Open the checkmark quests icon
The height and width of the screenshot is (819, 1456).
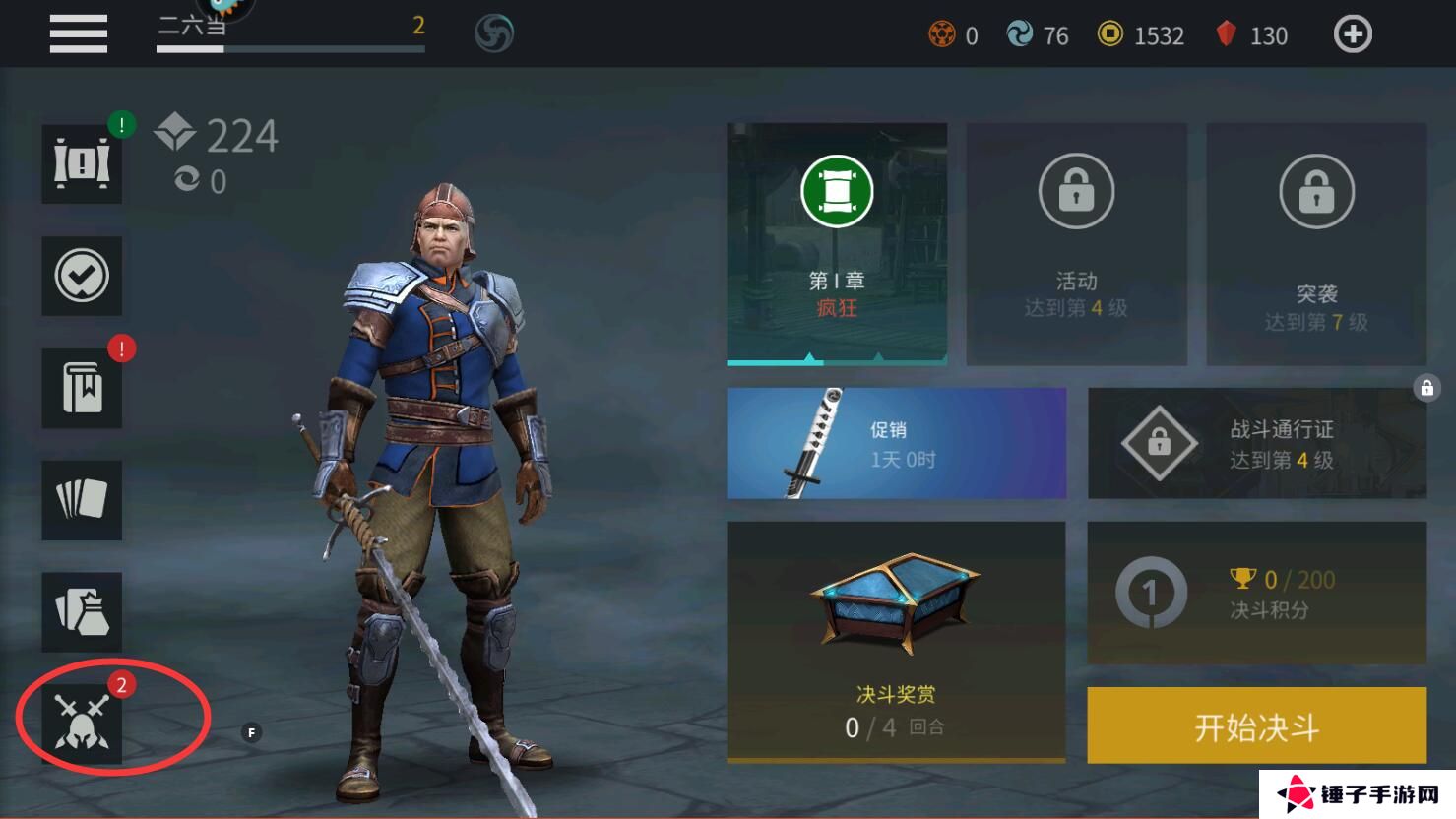coord(82,276)
